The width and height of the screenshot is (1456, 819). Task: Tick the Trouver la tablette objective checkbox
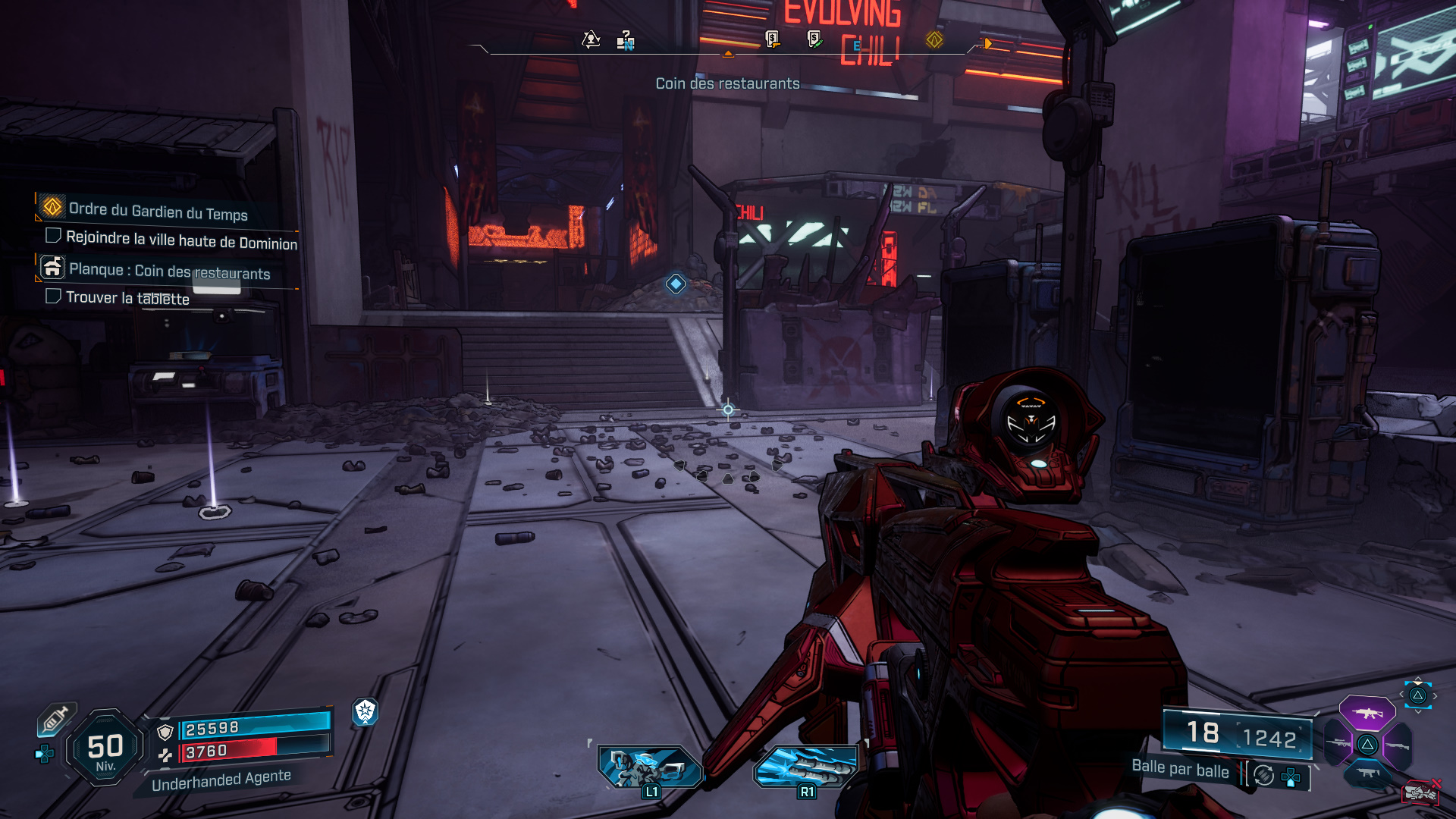pyautogui.click(x=53, y=296)
